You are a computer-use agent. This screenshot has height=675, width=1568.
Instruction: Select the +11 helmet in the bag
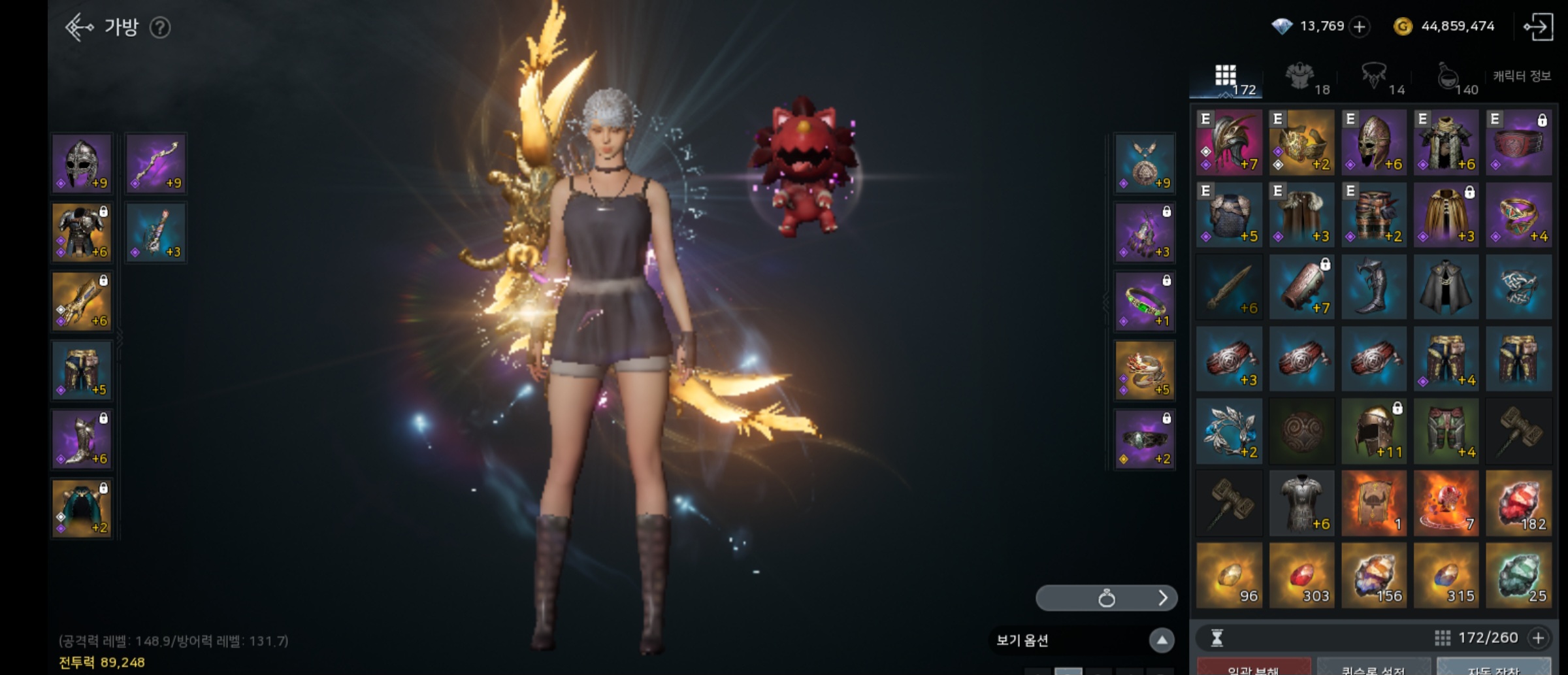[x=1373, y=431]
